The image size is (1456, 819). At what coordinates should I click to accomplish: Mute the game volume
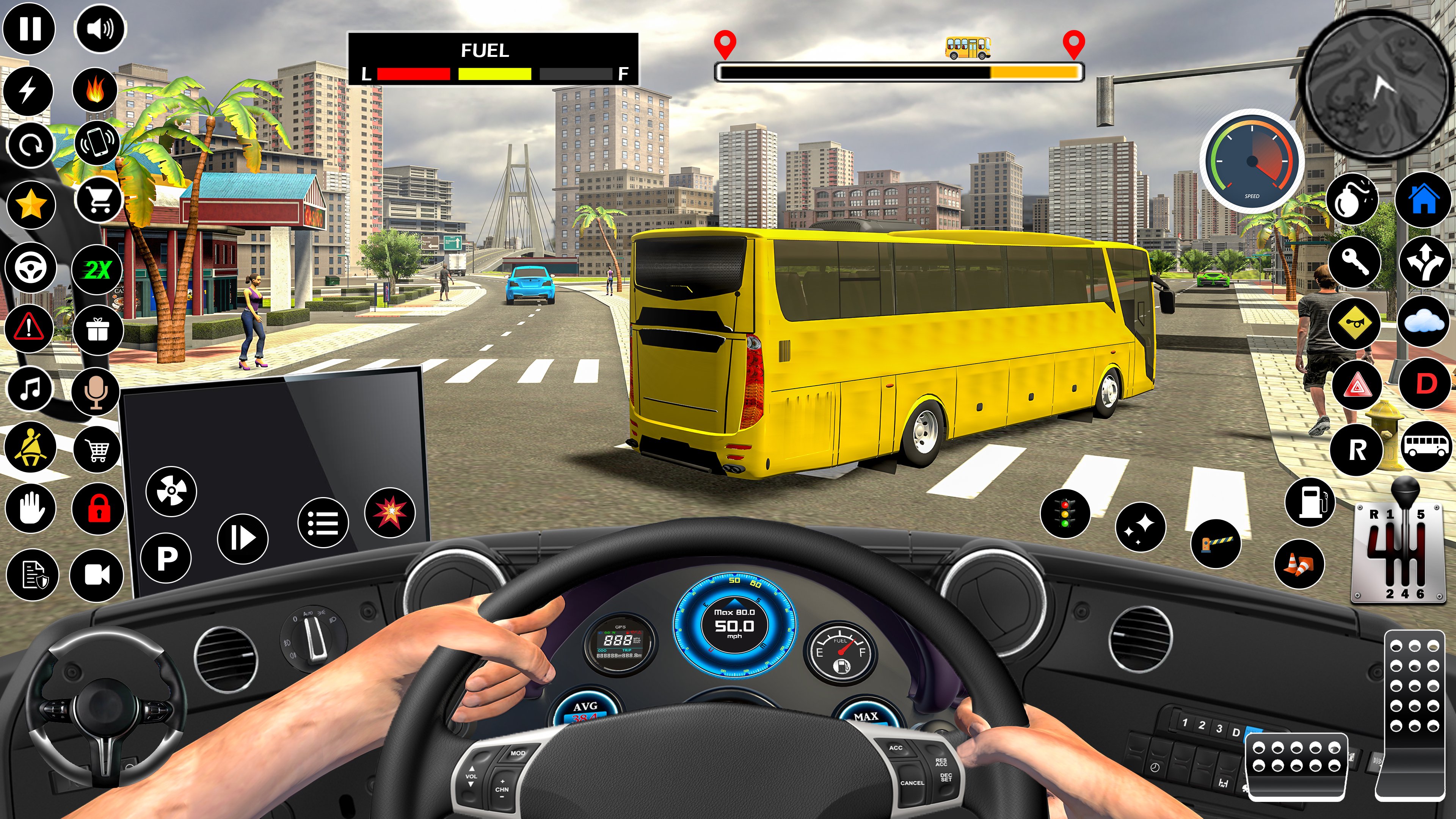click(x=99, y=27)
